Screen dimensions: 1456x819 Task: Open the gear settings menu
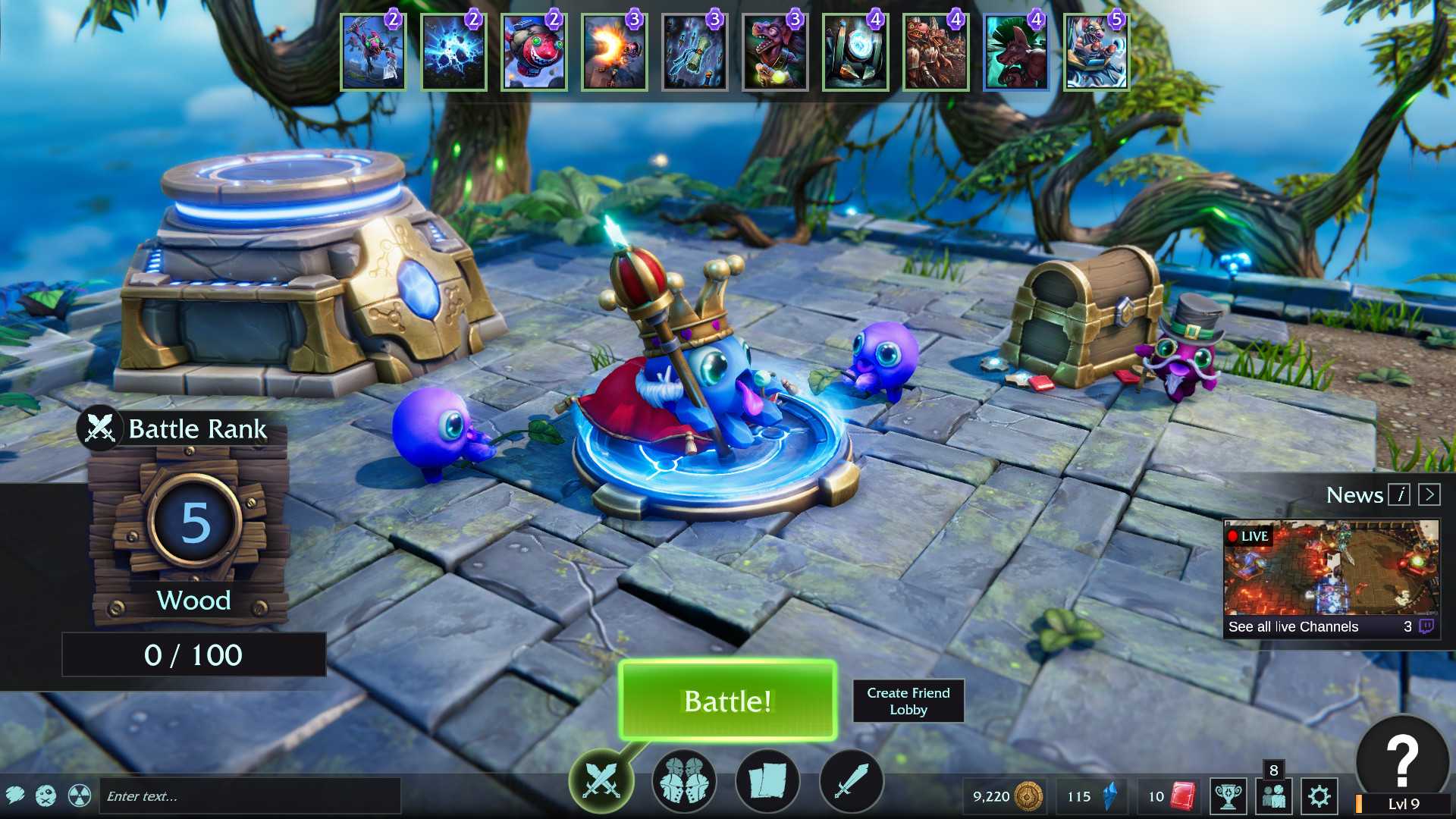coord(1319,796)
